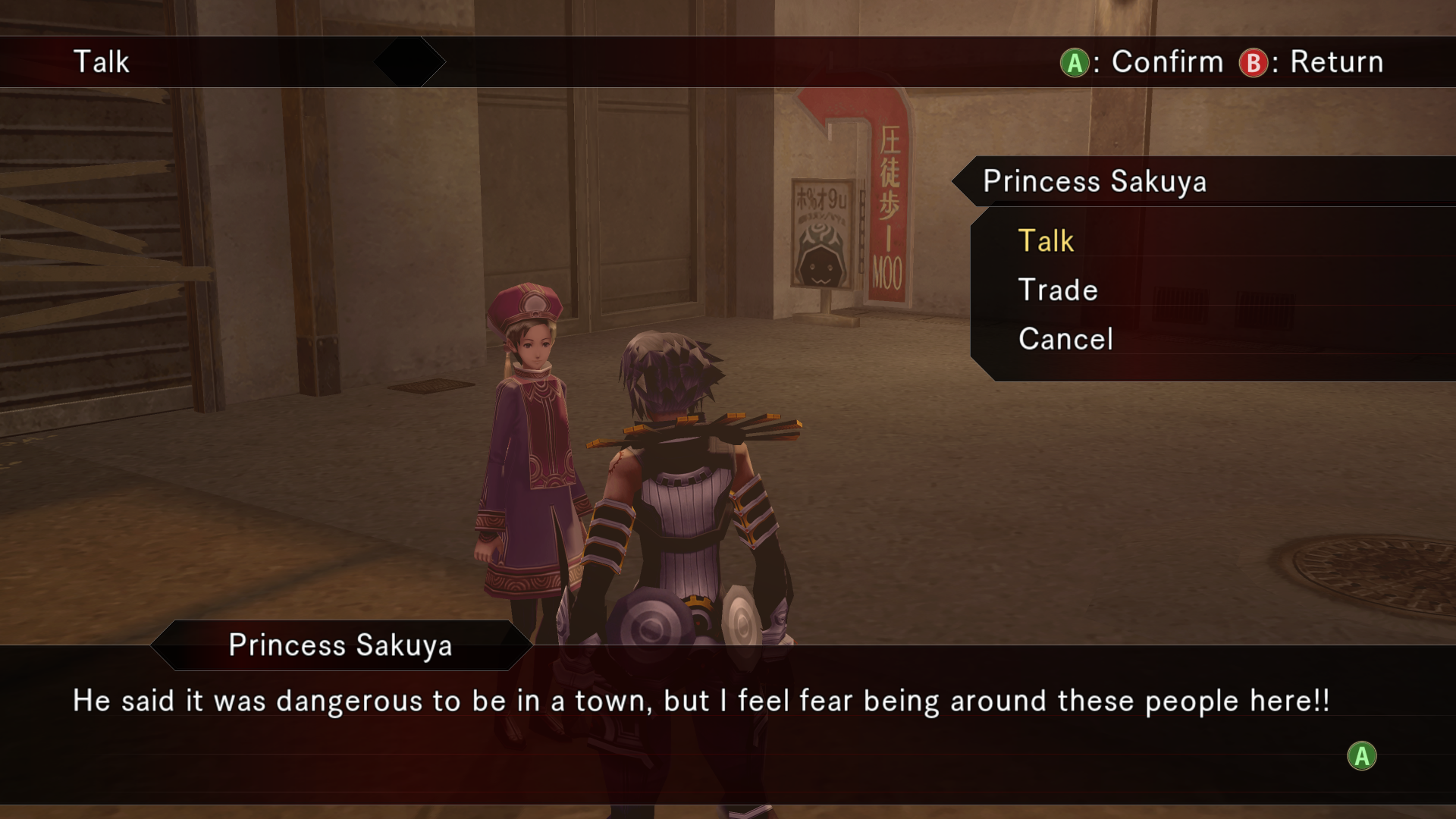Pick Cancel to close the menu

[x=1065, y=339]
